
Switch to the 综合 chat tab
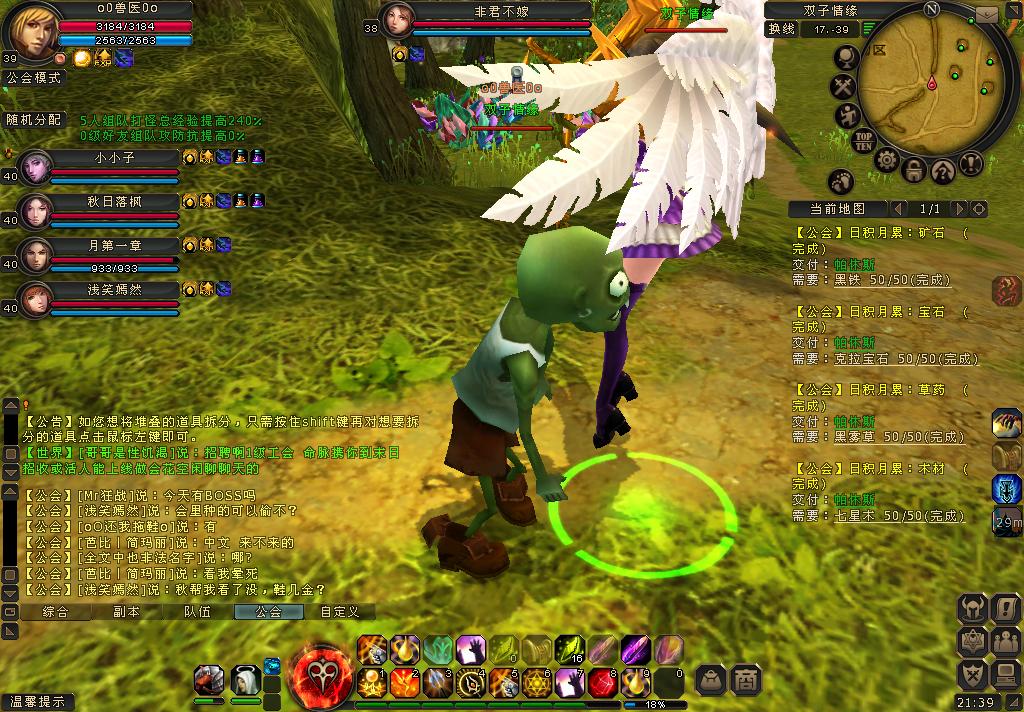57,612
